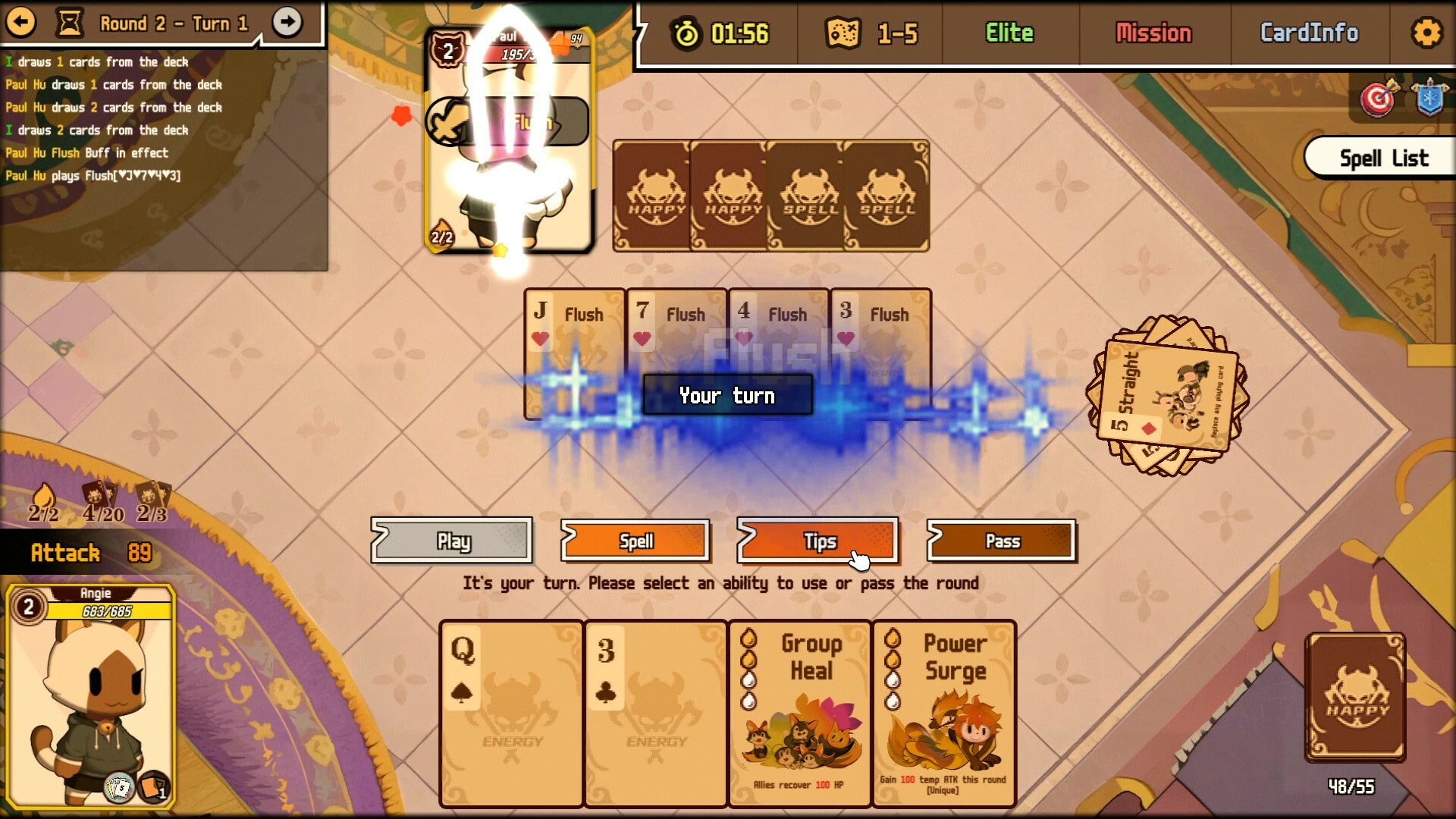Image resolution: width=1456 pixels, height=819 pixels.
Task: Go back with the left arrow button
Action: tap(23, 22)
